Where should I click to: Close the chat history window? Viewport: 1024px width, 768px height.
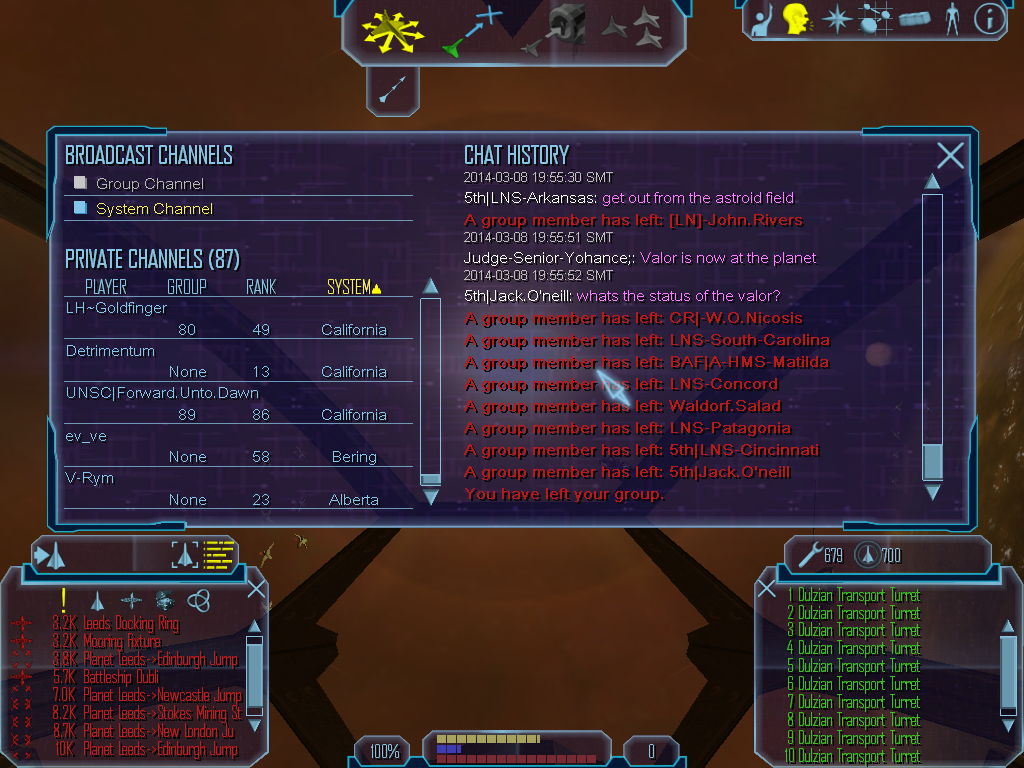950,155
